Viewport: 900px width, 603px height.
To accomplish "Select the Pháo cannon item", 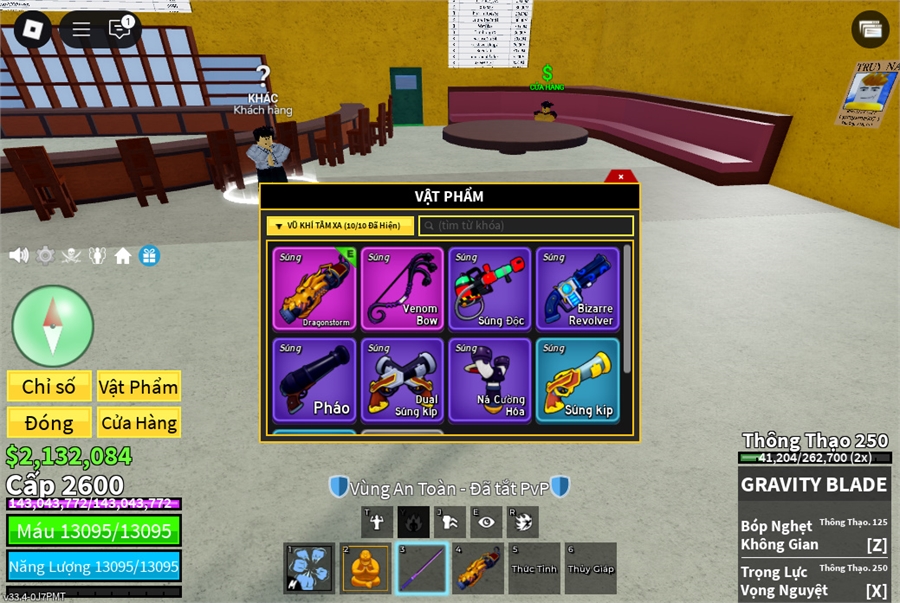I will click(x=314, y=379).
